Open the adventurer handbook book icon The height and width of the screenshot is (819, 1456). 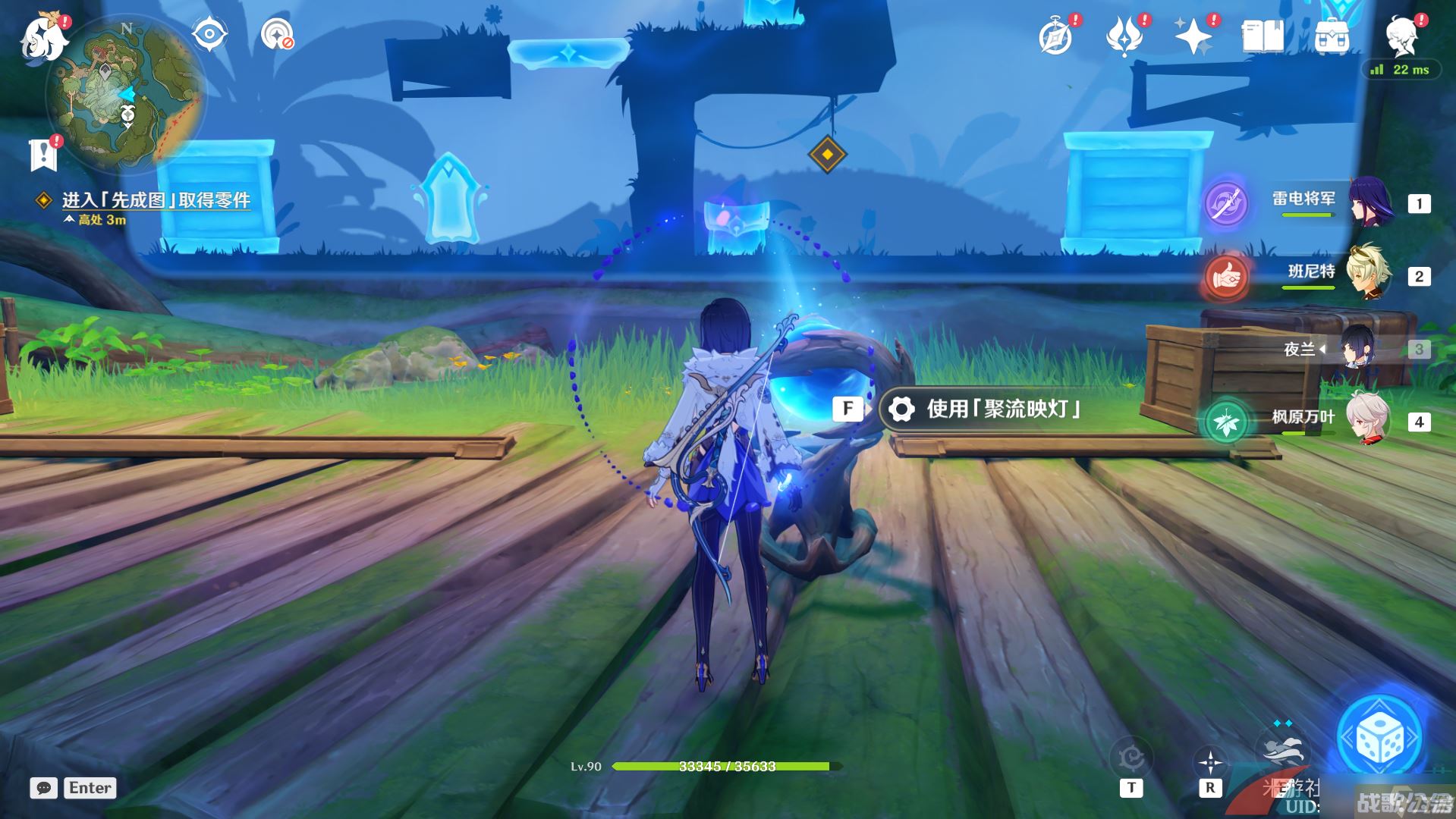pos(1263,36)
